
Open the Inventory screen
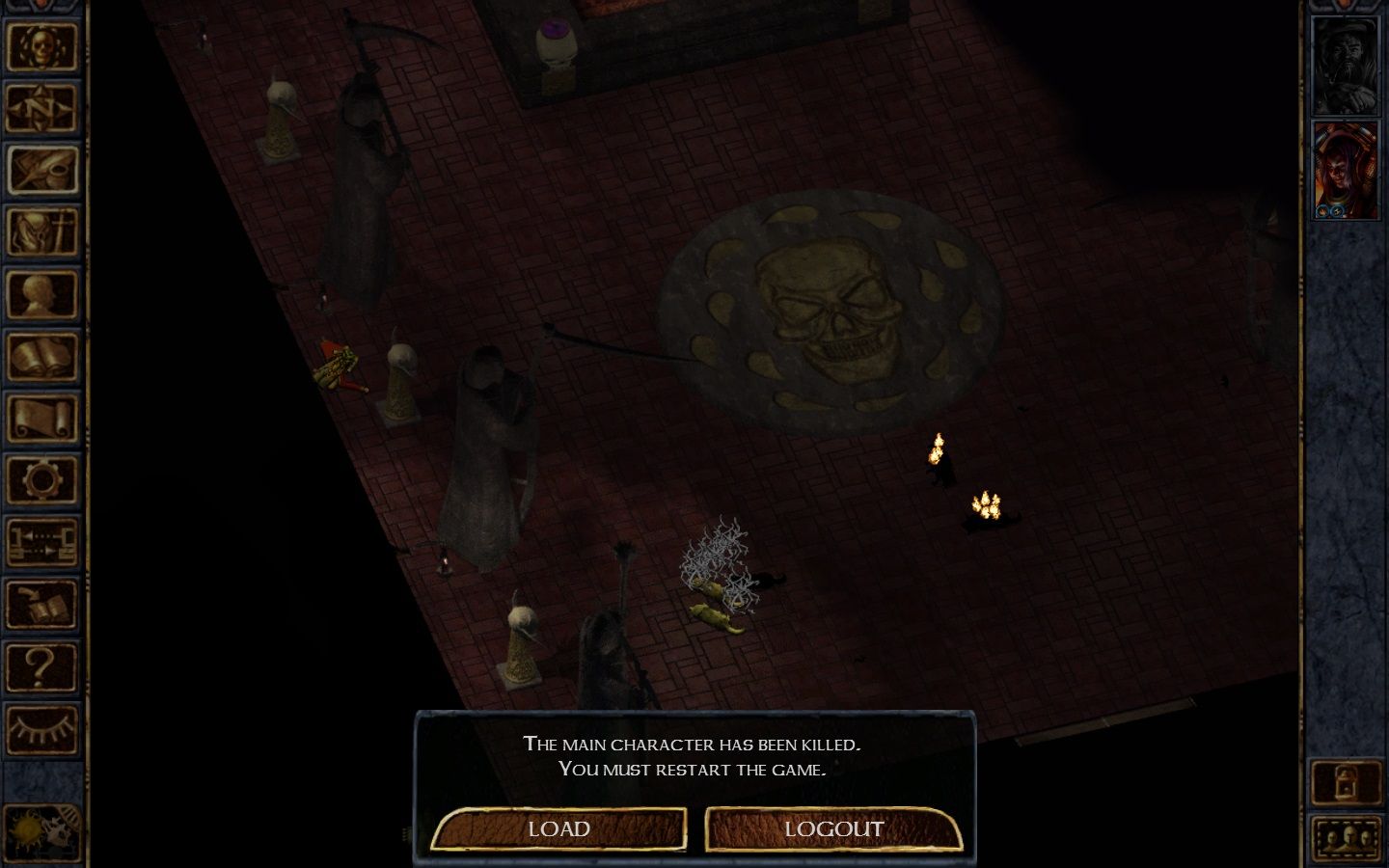(42, 232)
